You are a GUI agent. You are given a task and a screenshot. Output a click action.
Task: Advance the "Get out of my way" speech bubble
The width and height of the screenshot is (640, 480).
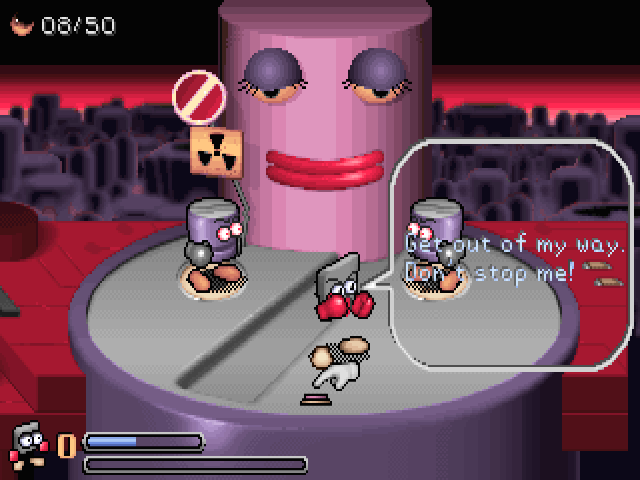point(514,257)
